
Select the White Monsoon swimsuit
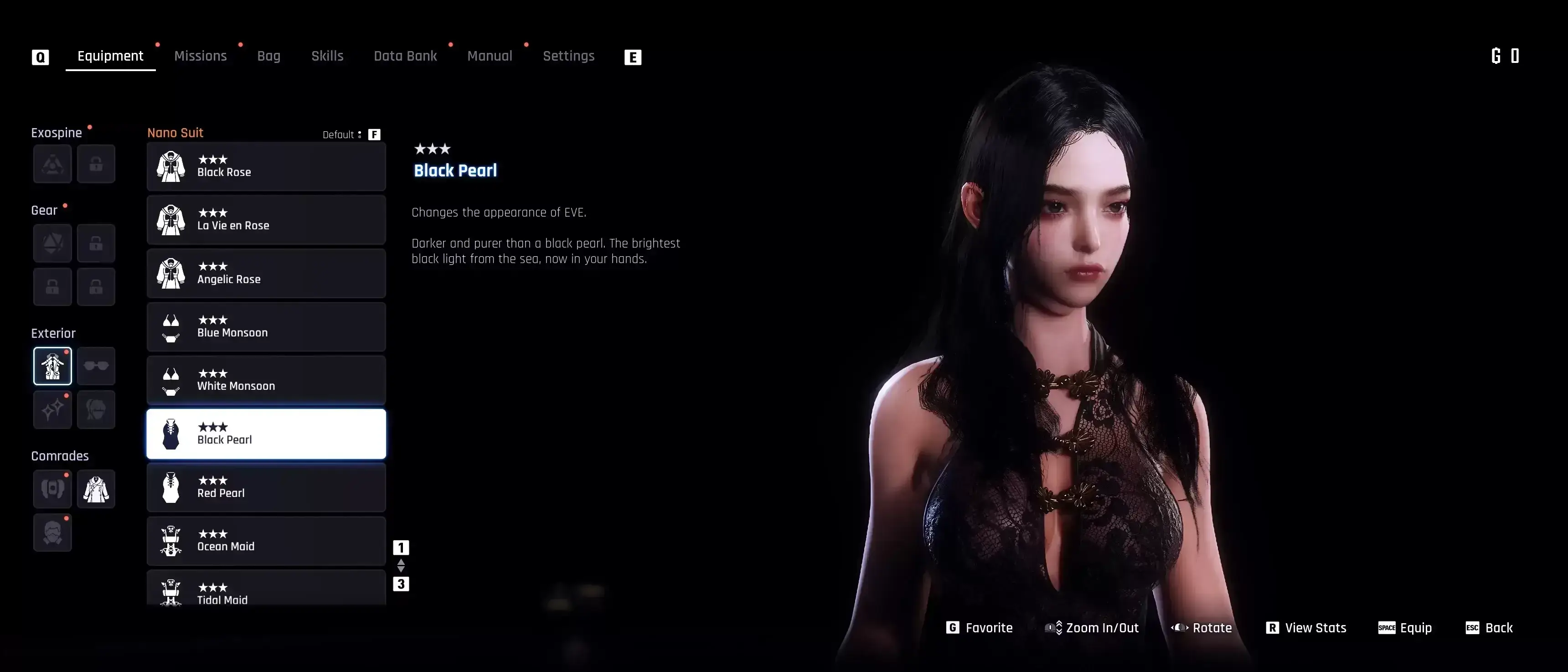point(266,380)
